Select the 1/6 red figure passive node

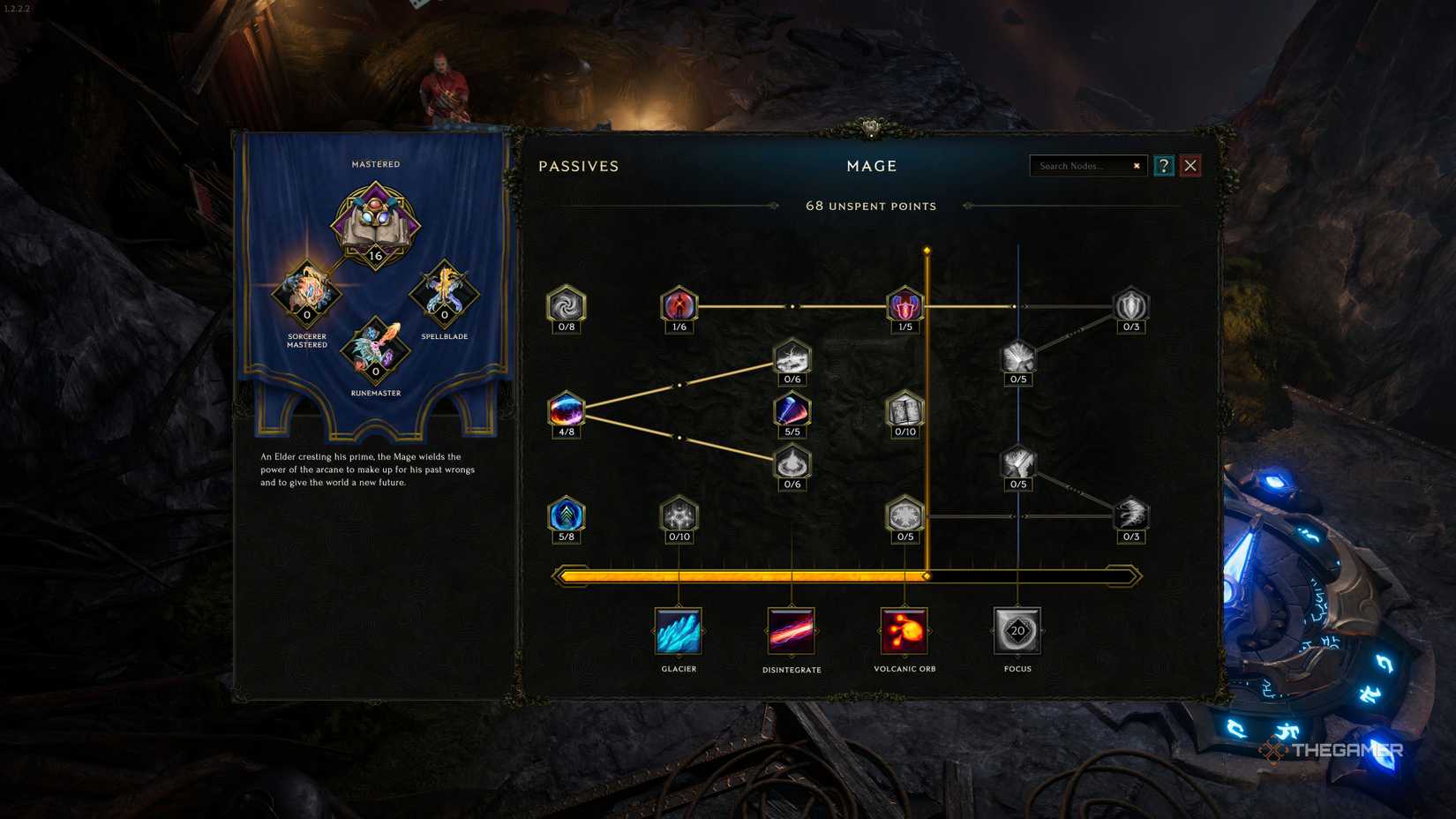tap(679, 306)
